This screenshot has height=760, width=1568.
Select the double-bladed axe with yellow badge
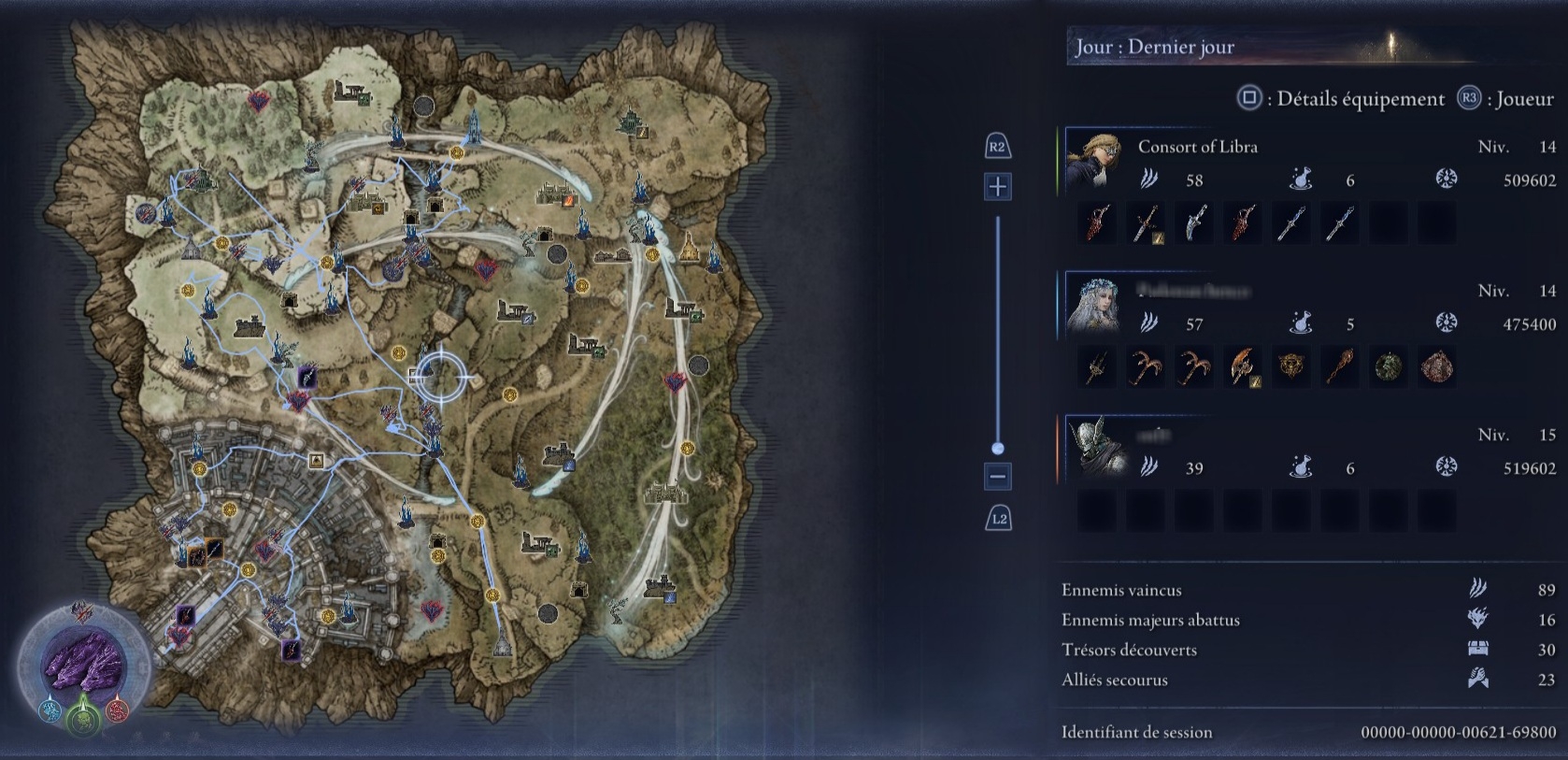(x=1243, y=367)
